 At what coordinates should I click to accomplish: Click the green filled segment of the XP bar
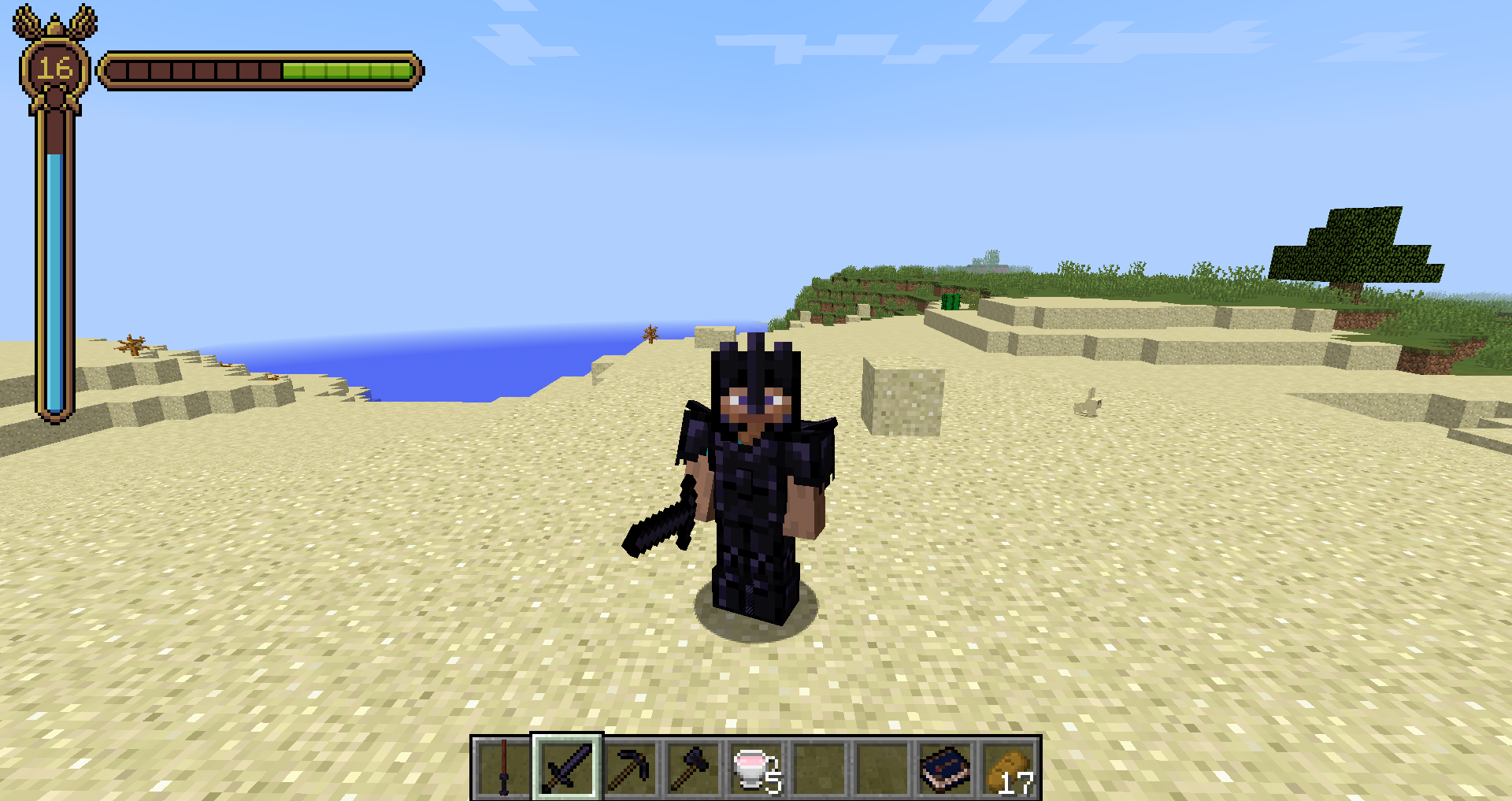[x=346, y=69]
